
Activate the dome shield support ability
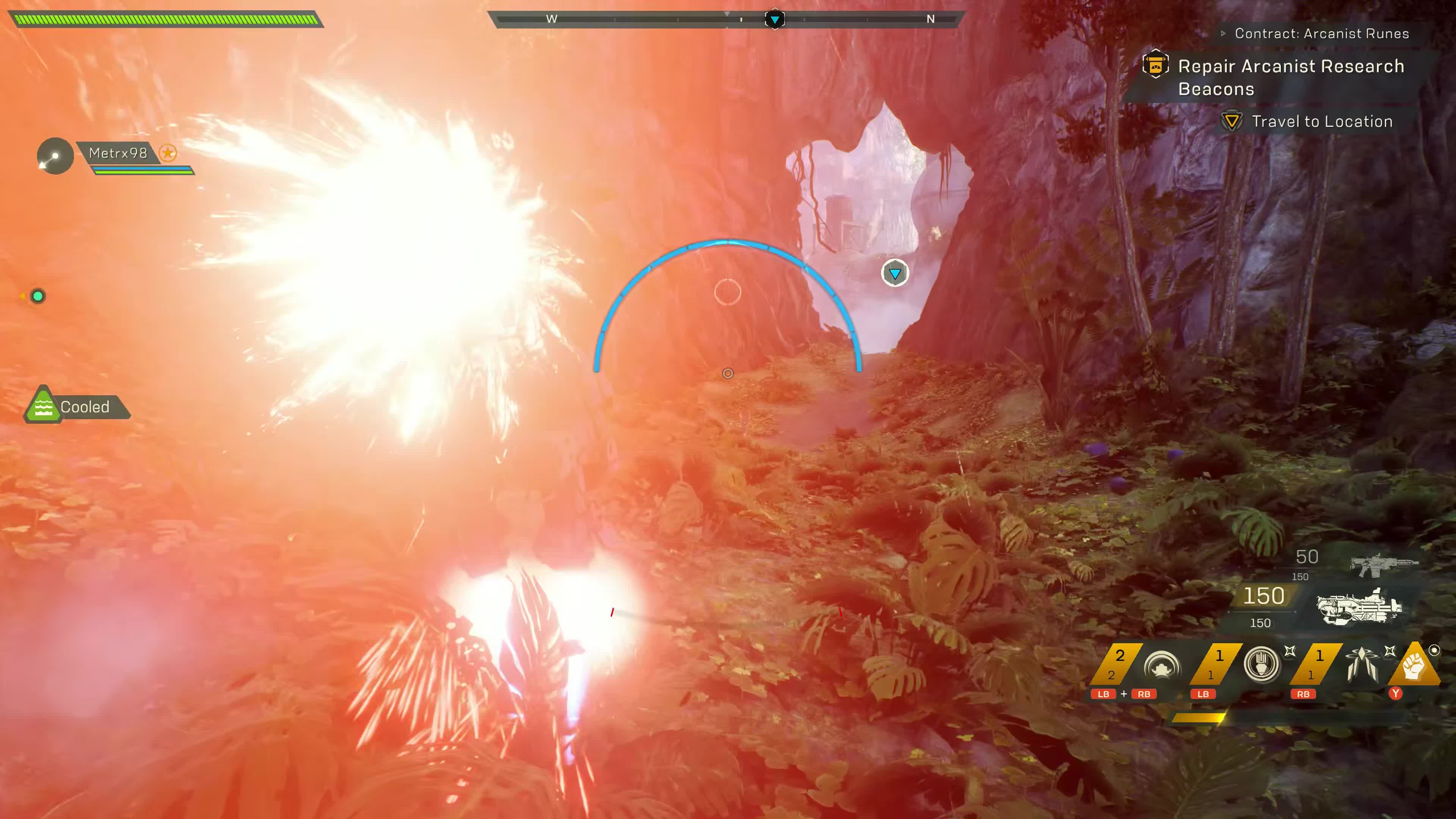(x=1162, y=665)
